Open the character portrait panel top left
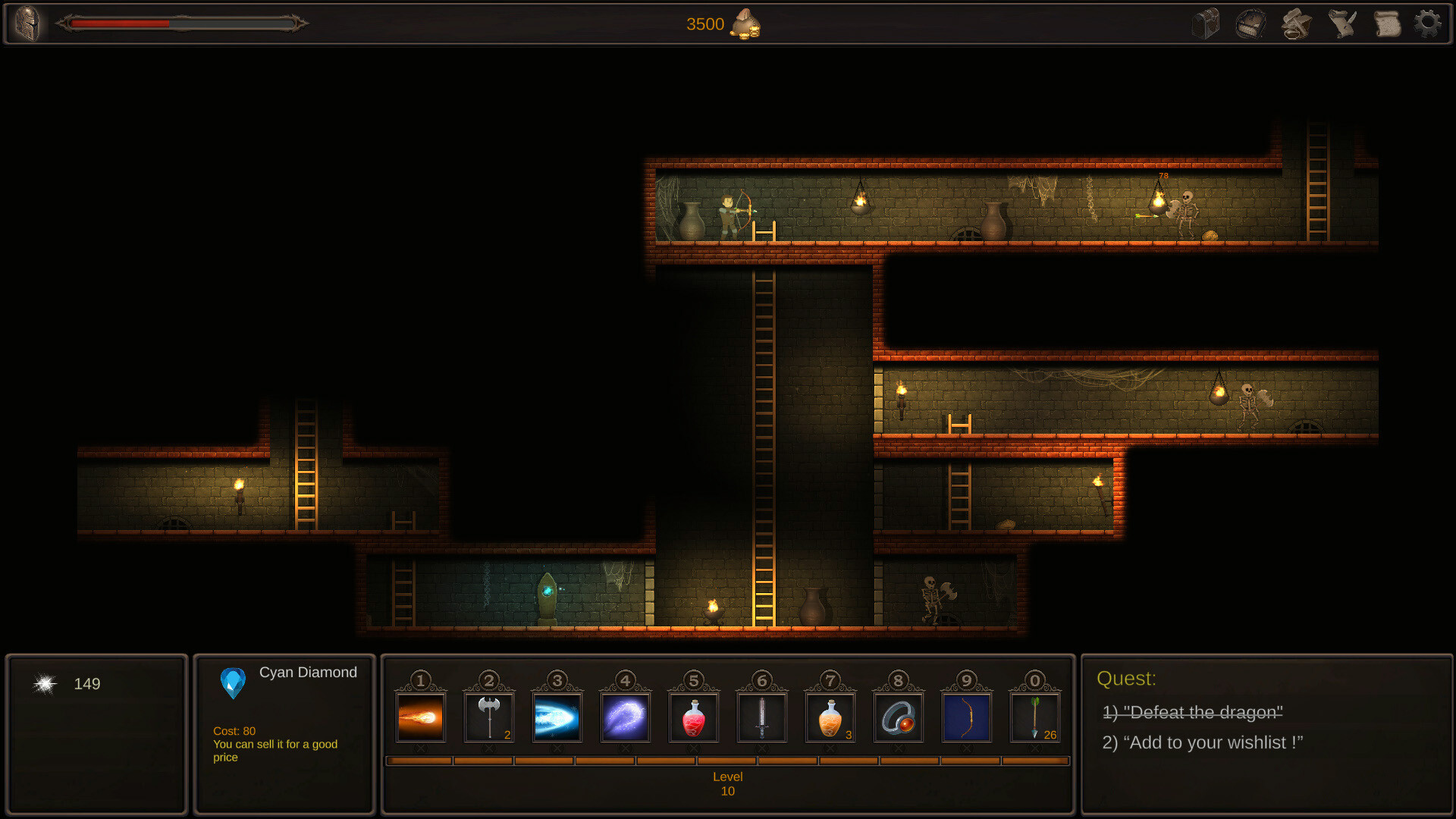Screen dimensions: 1456x819 click(x=28, y=24)
